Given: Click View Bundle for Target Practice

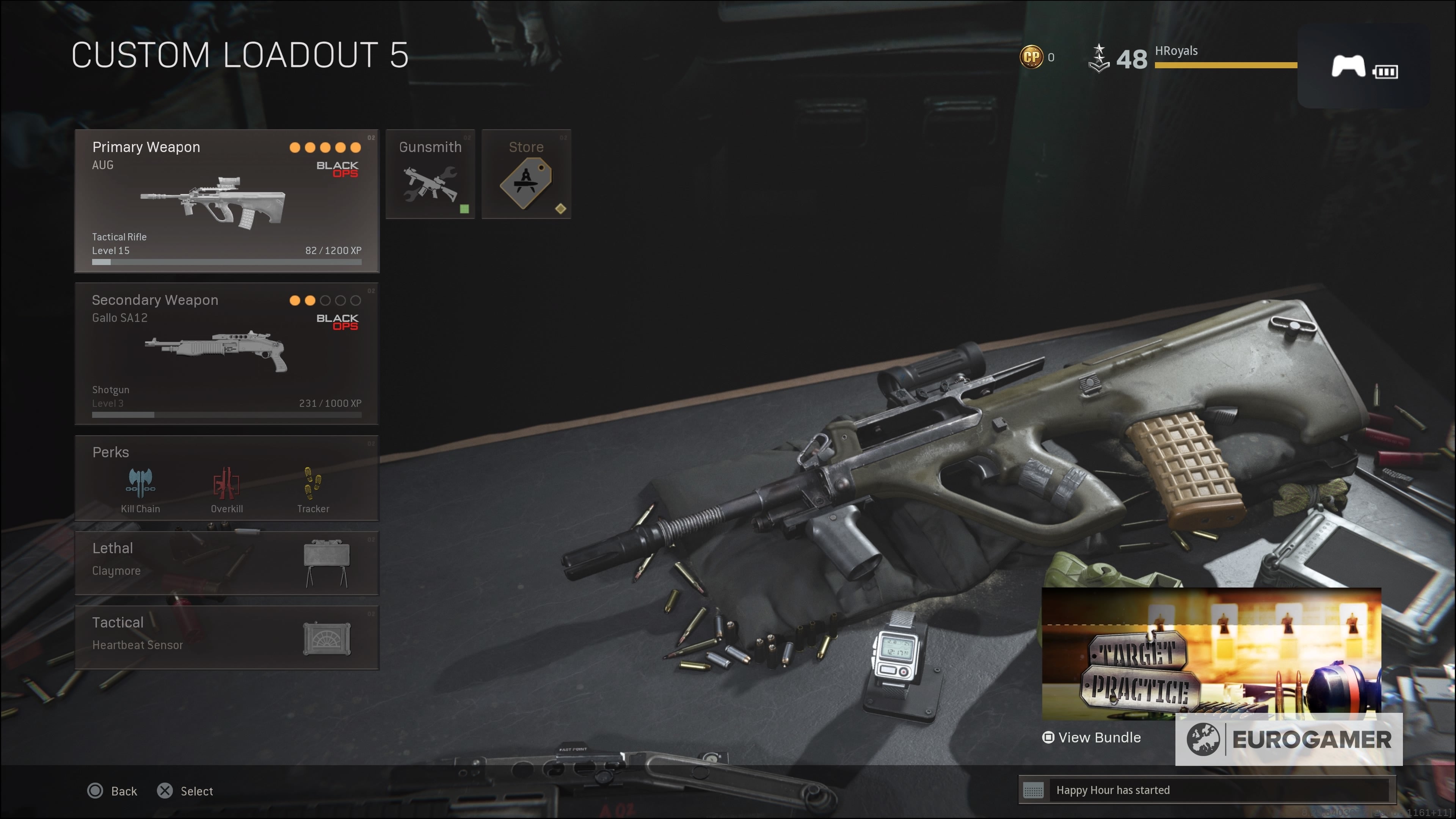Looking at the screenshot, I should pos(1091,737).
